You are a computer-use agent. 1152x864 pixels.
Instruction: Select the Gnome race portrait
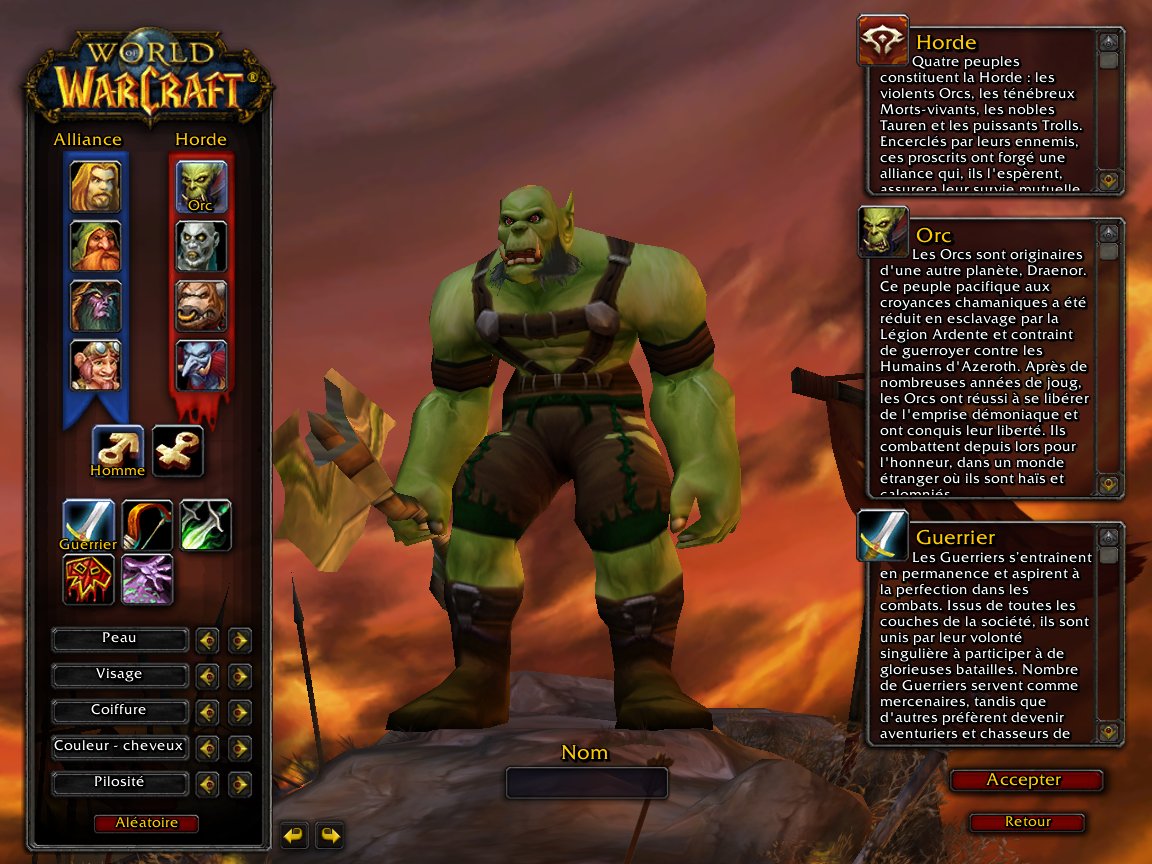[95, 365]
